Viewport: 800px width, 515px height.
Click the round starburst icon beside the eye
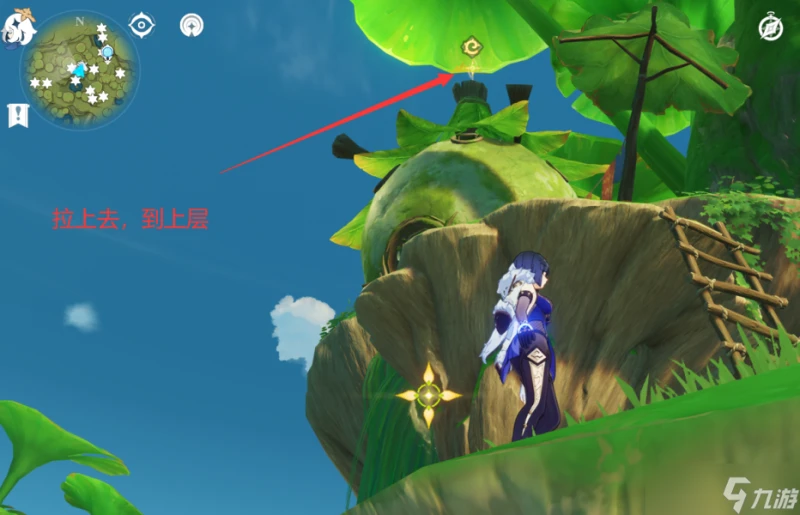click(x=192, y=25)
